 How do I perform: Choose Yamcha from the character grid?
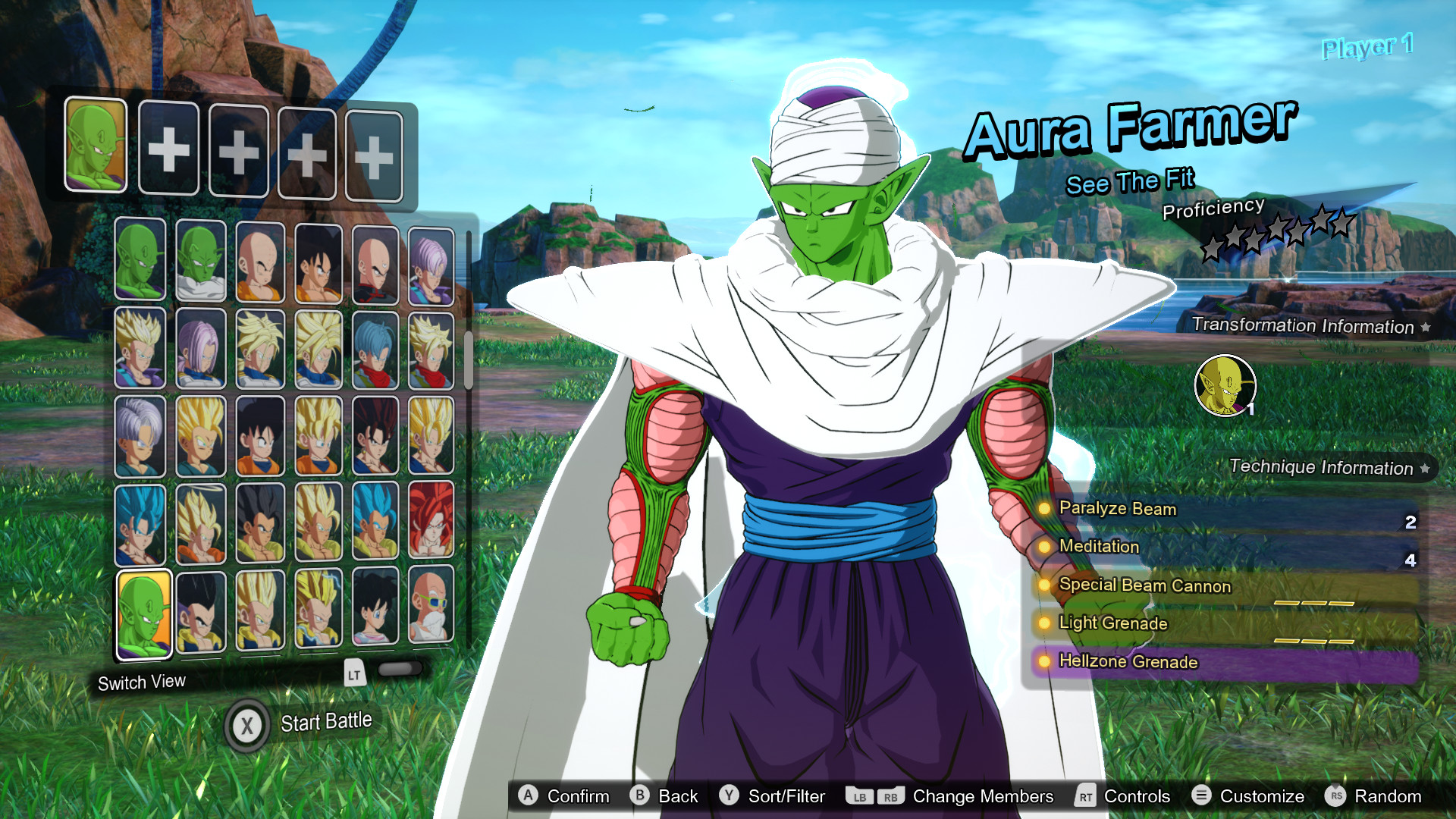coord(318,263)
